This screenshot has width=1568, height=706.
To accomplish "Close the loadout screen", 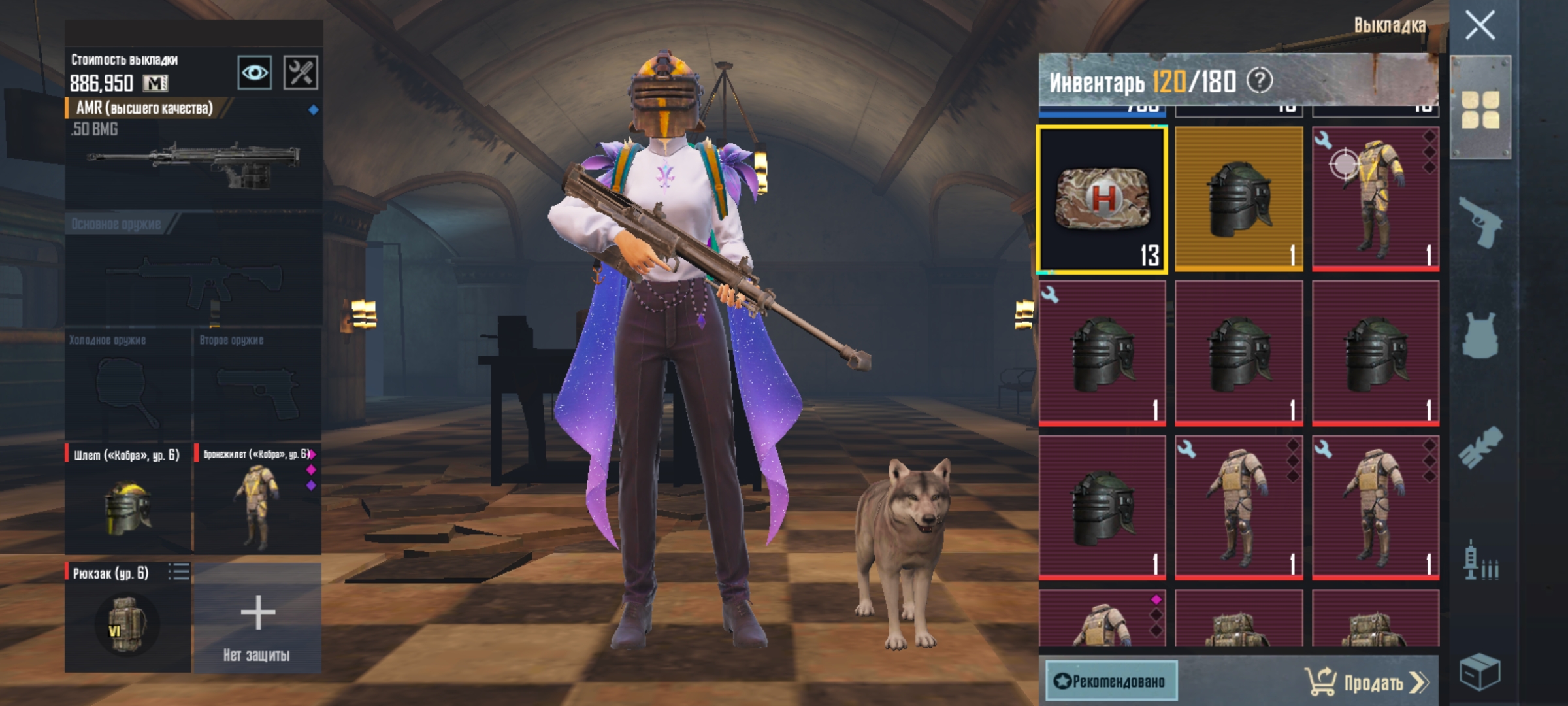I will point(1480,26).
